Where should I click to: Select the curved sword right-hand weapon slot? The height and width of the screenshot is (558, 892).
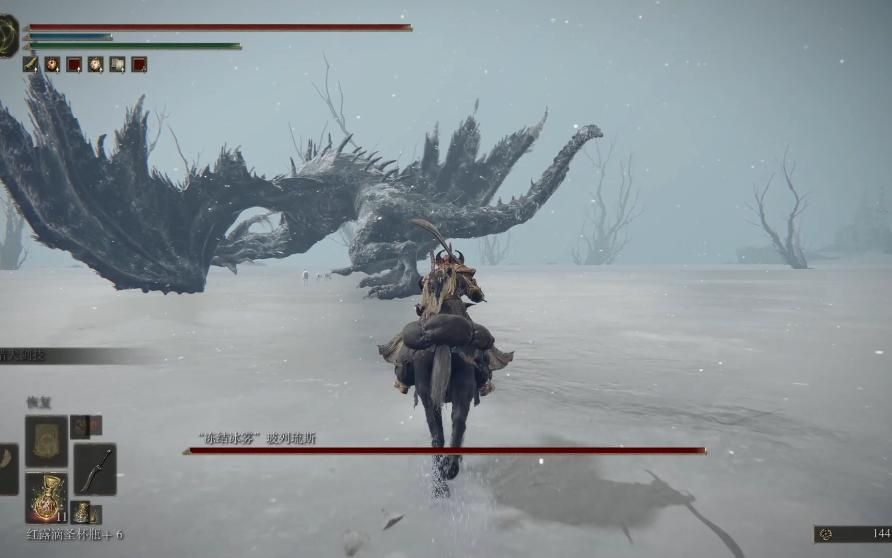tap(95, 468)
